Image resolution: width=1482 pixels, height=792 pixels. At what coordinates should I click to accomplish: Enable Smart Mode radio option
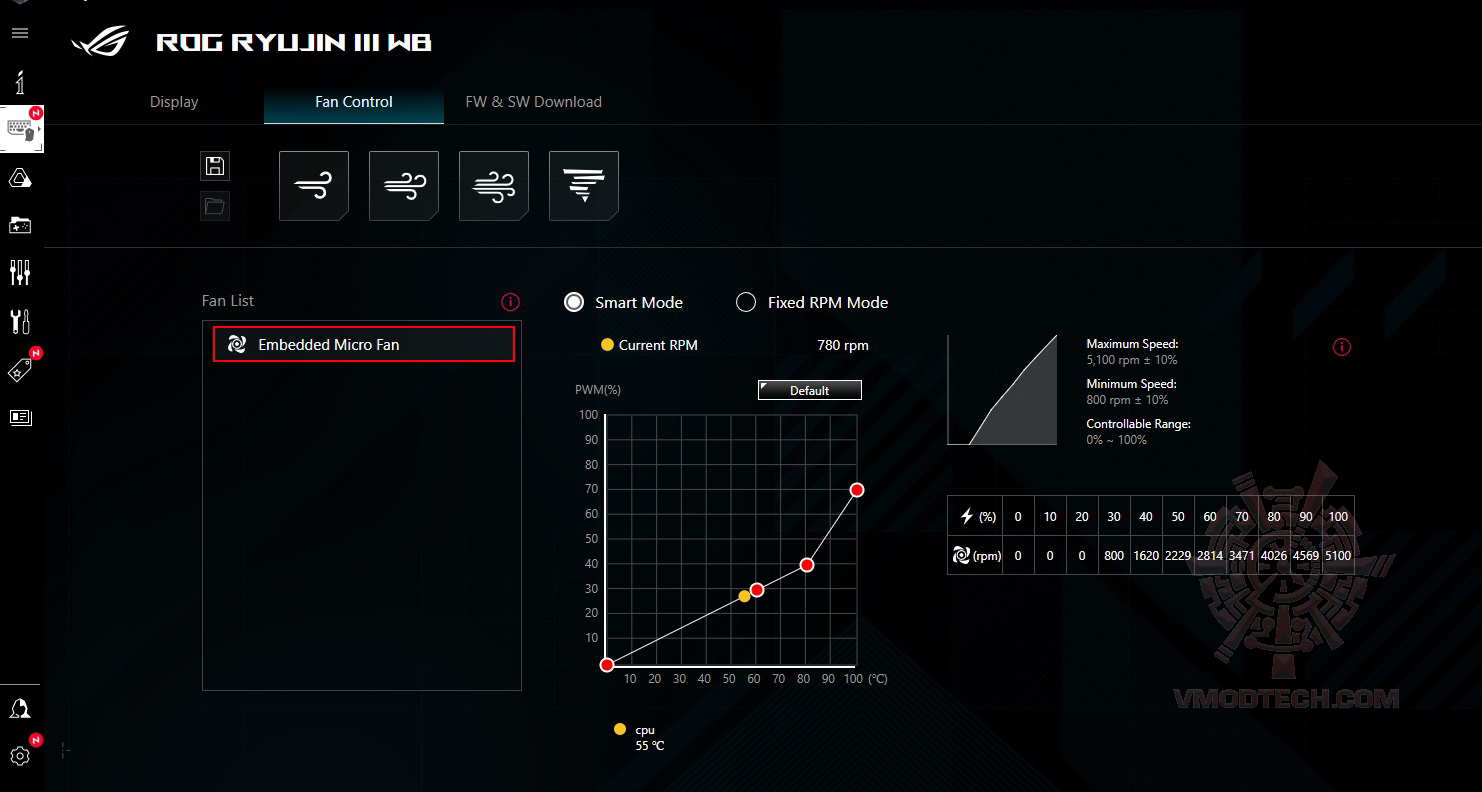click(574, 302)
